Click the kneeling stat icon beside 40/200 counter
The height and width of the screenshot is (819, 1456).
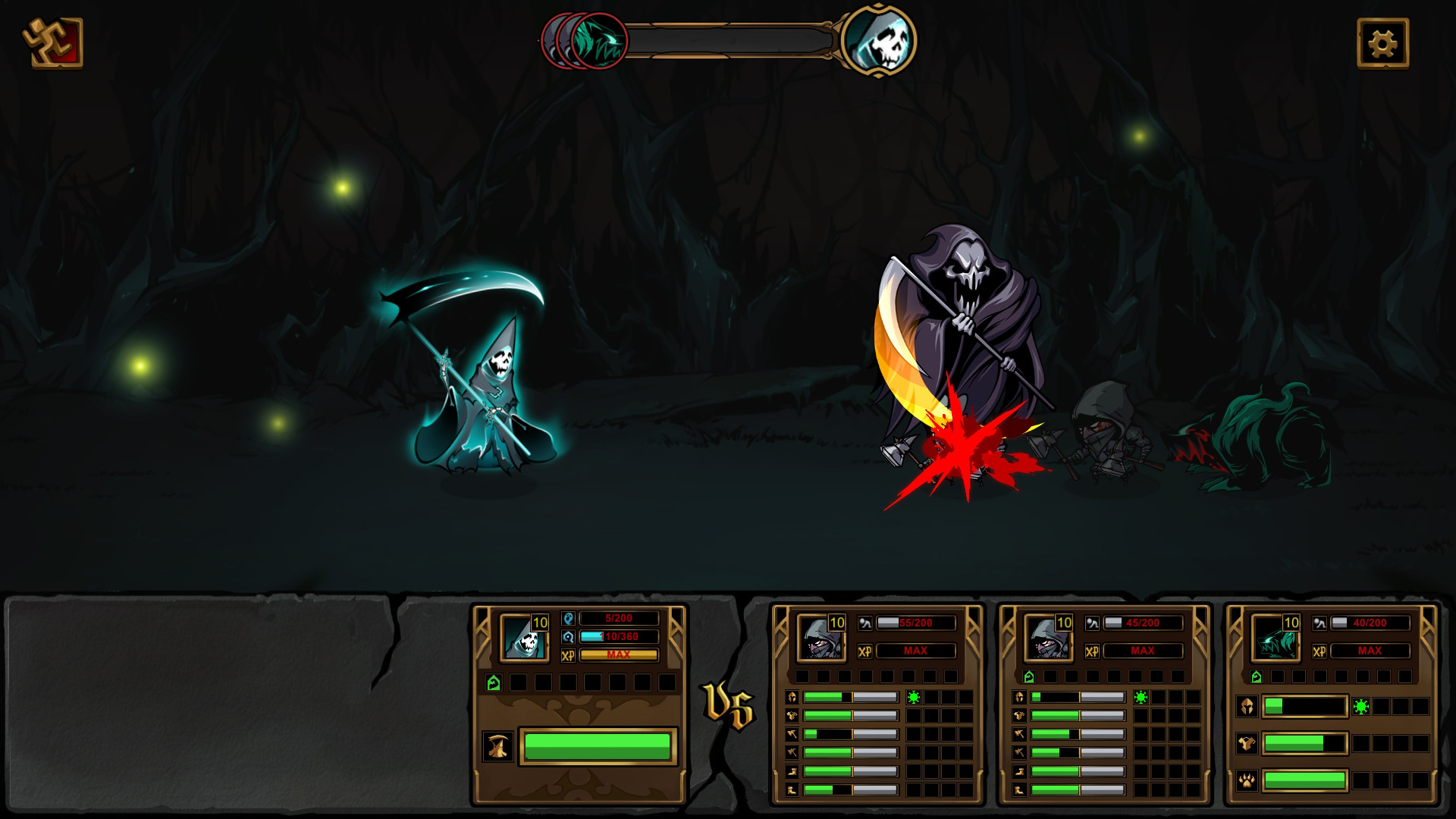click(1319, 623)
